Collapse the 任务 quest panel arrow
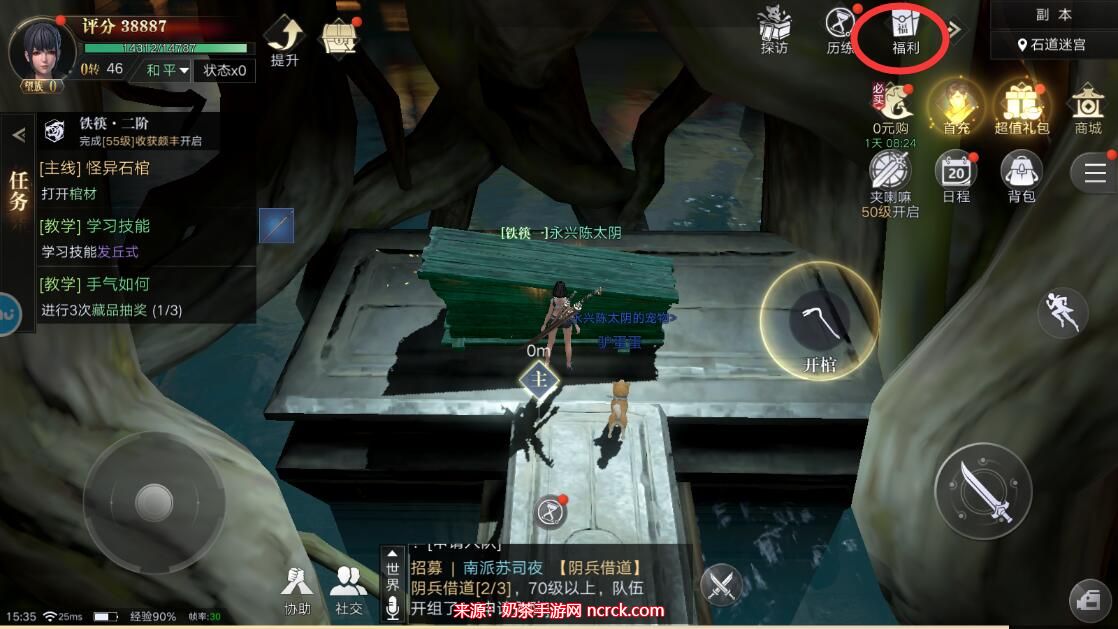This screenshot has width=1118, height=629. click(x=18, y=135)
